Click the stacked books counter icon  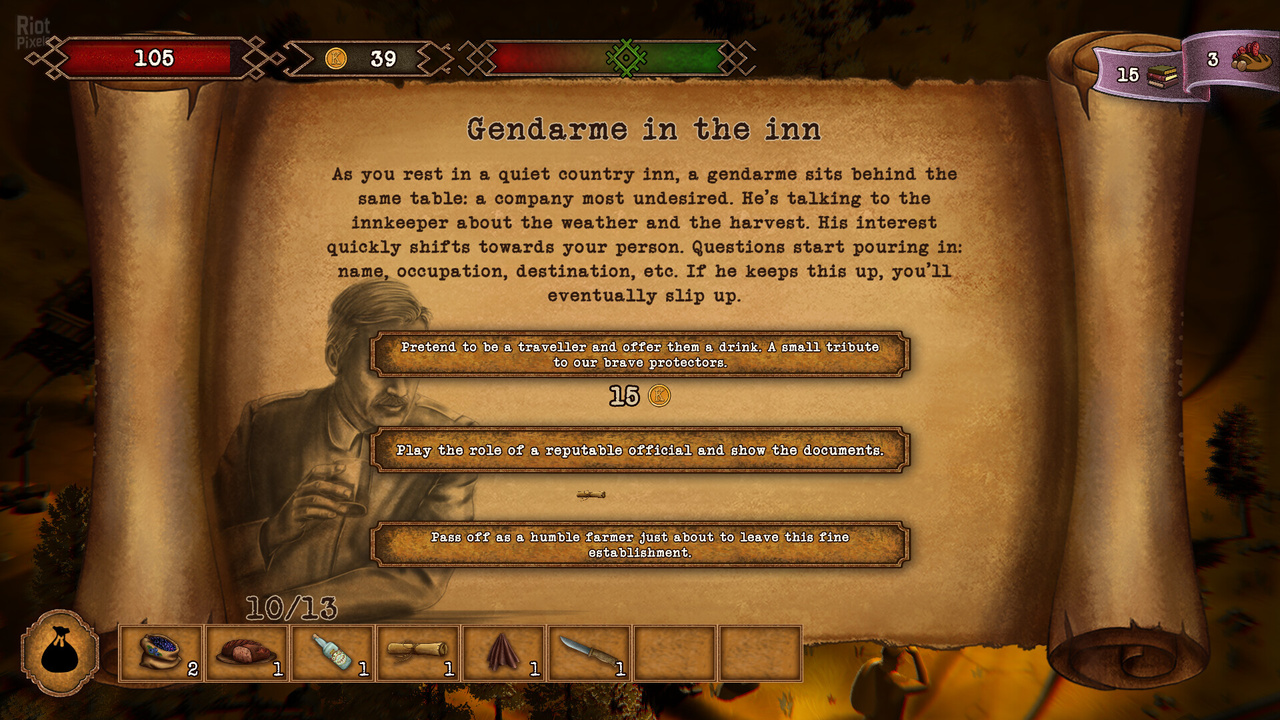point(1161,75)
